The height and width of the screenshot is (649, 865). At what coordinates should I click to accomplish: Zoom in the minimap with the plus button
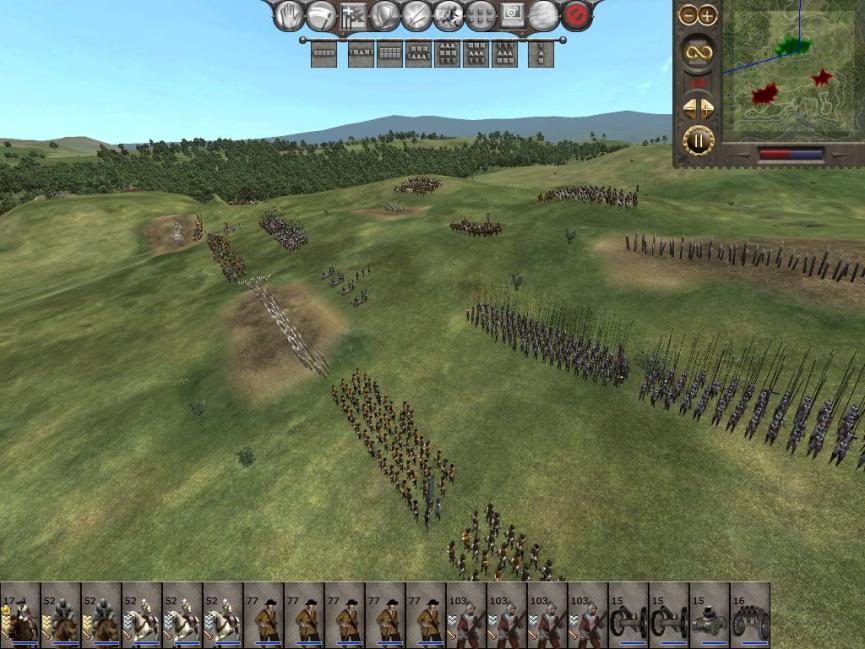[x=708, y=15]
